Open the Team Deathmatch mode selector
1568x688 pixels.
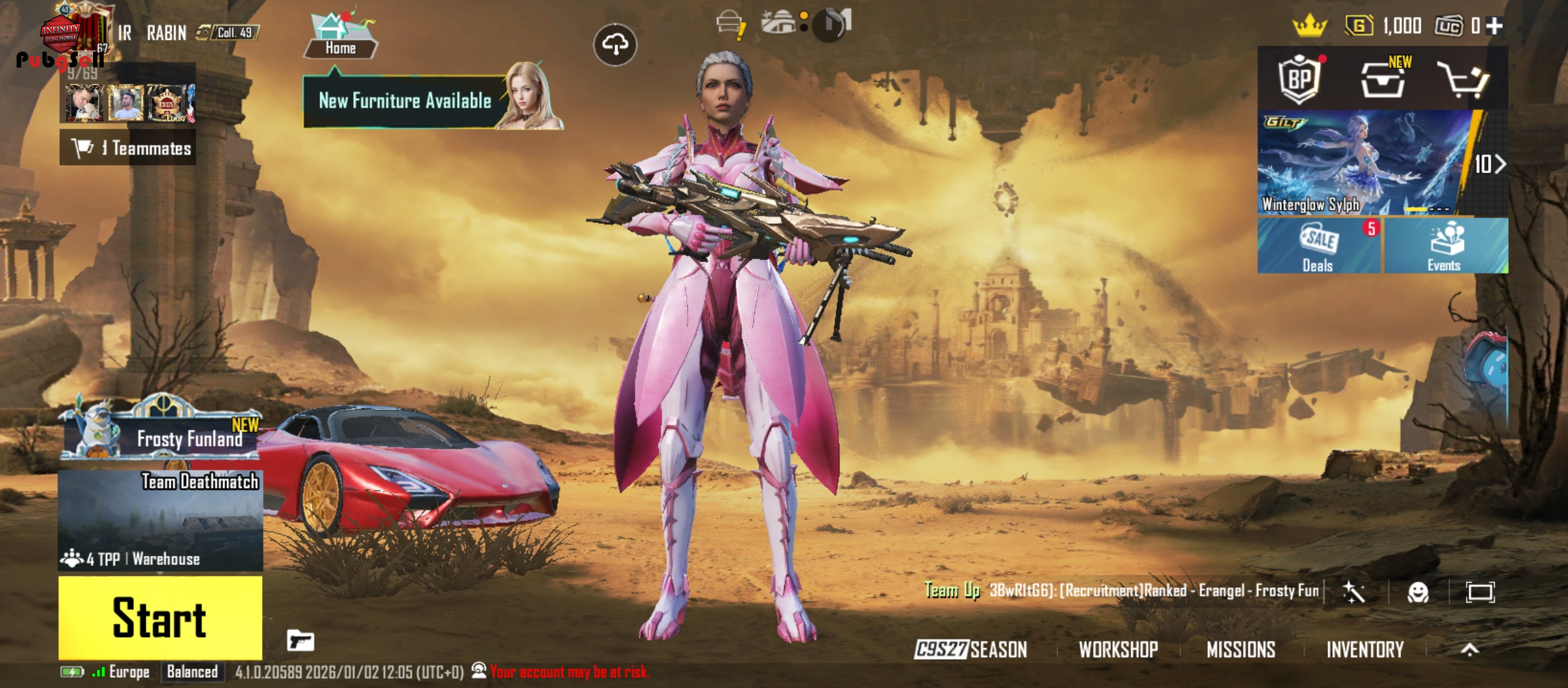click(160, 520)
